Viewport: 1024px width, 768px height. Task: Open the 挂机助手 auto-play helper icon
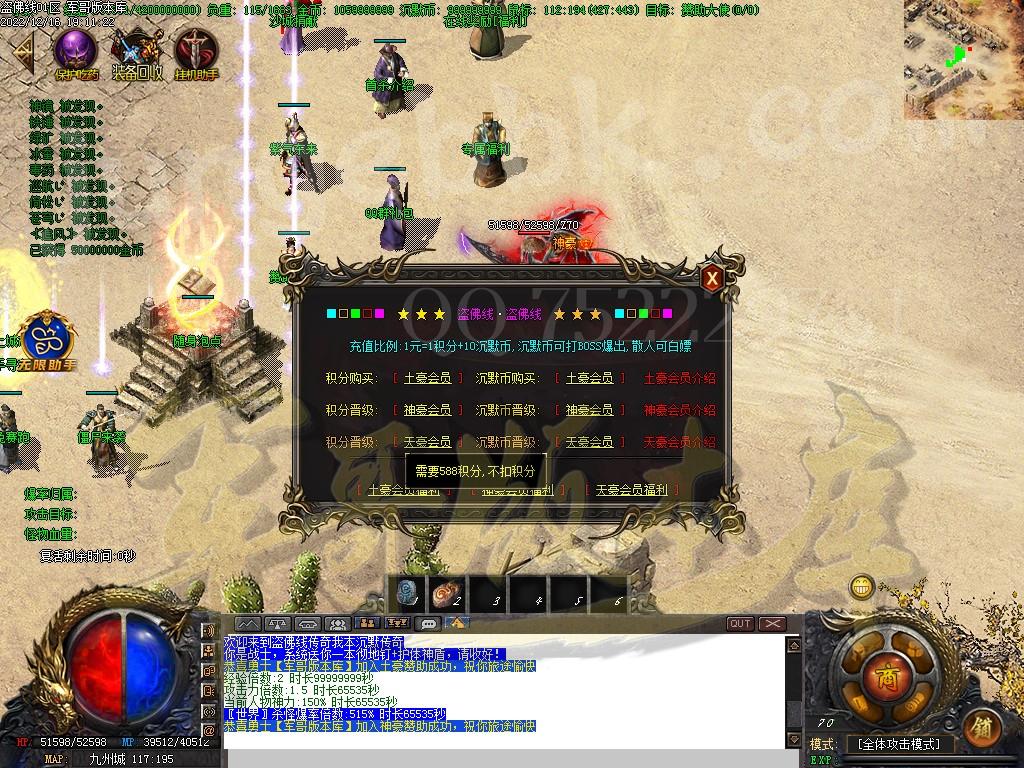click(195, 52)
